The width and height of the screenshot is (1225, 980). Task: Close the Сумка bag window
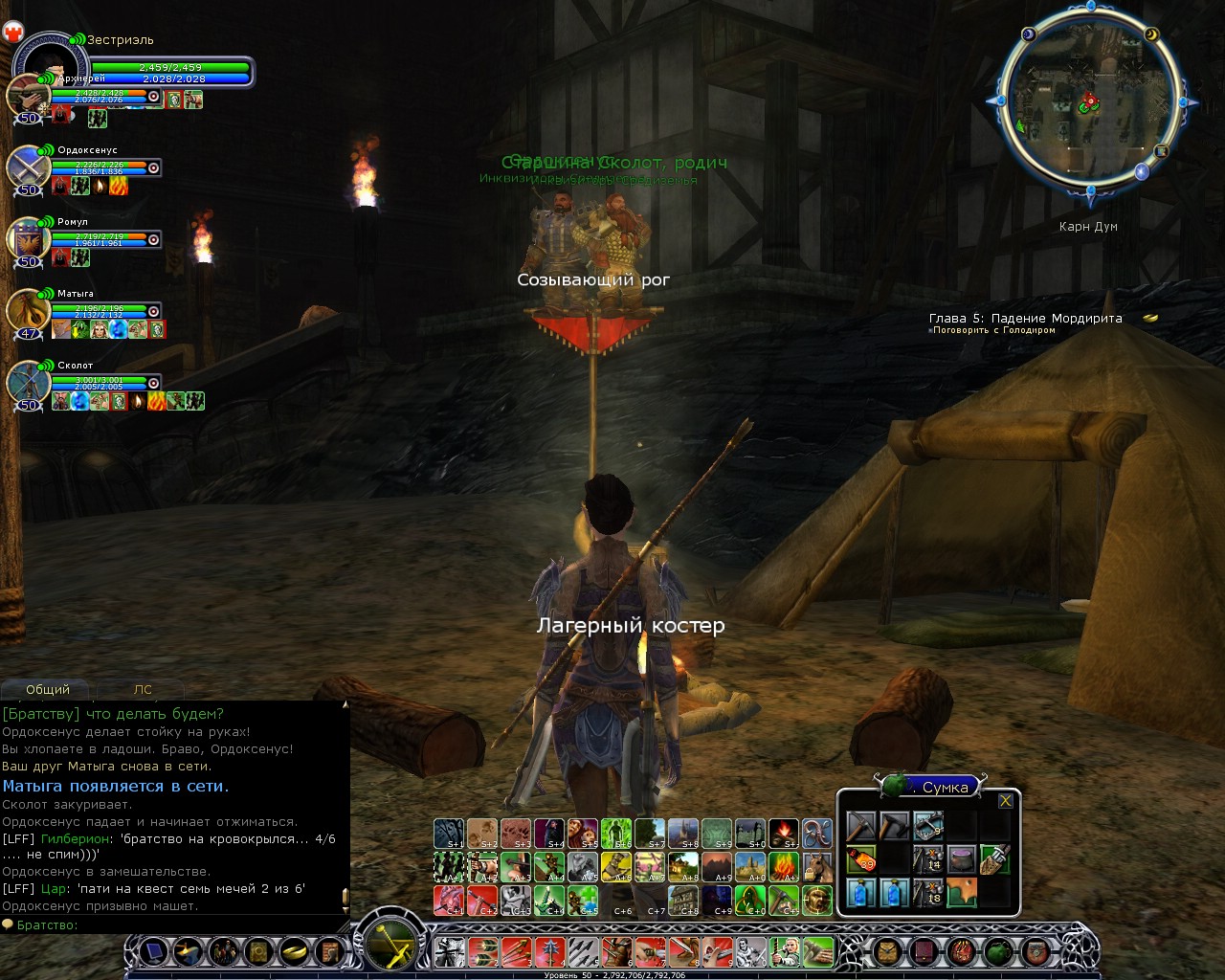click(1005, 801)
